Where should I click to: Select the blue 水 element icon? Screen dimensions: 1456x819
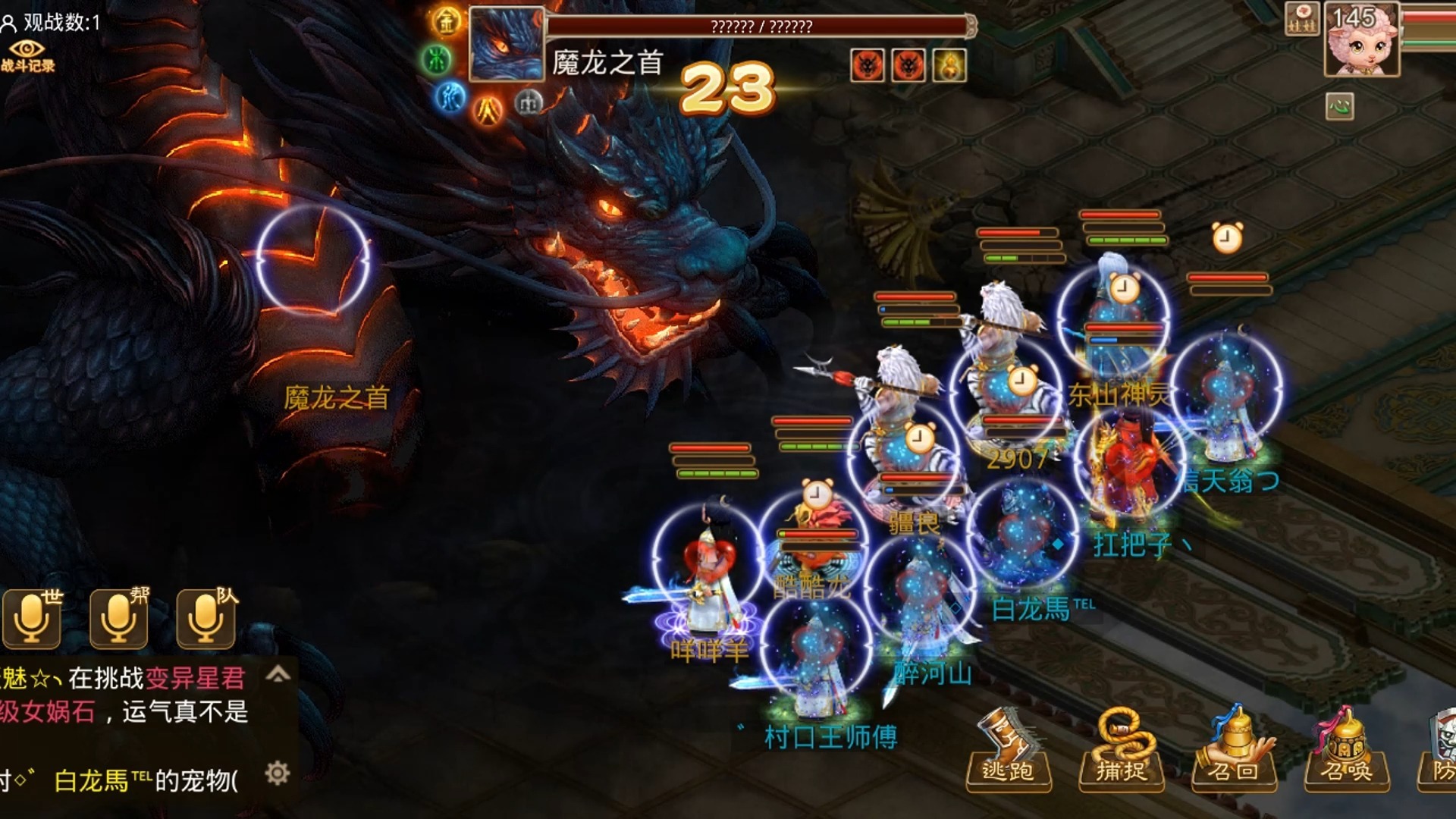[450, 97]
